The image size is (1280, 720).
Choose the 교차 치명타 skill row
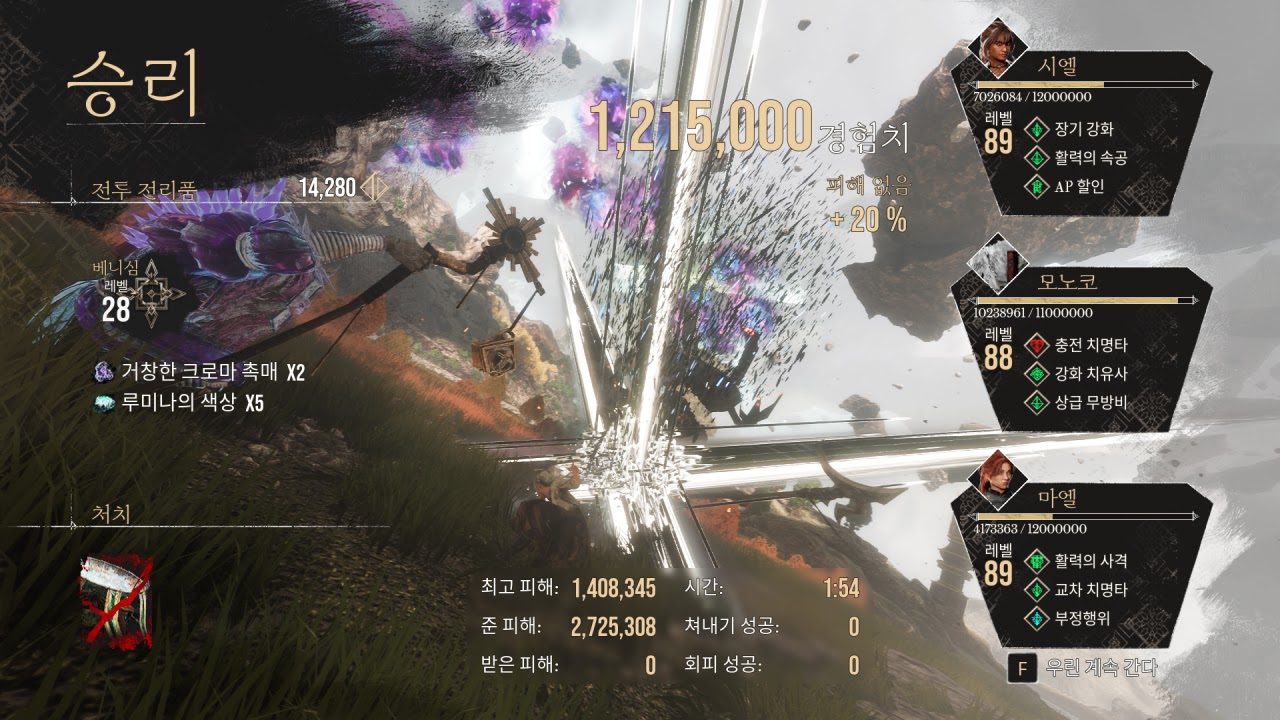1090,590
